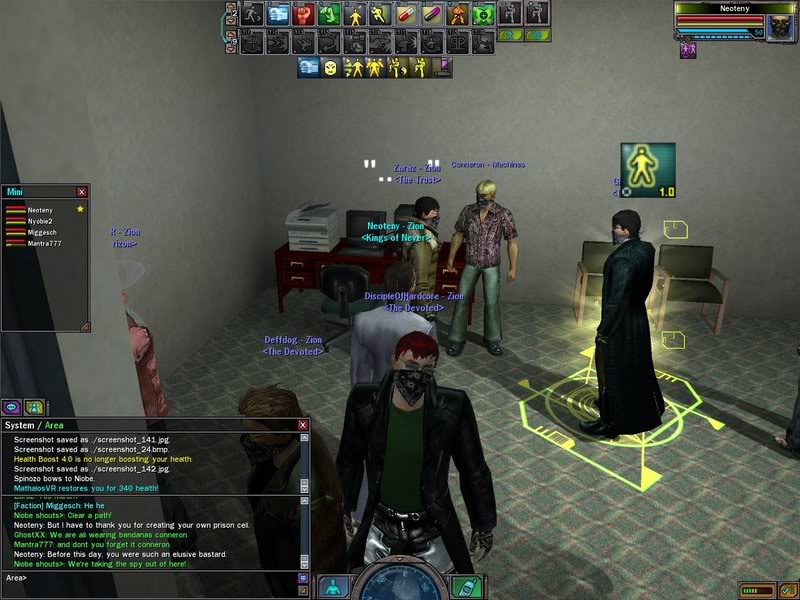Click the teal character button at bottom
Image resolution: width=800 pixels, height=600 pixels.
(x=331, y=587)
